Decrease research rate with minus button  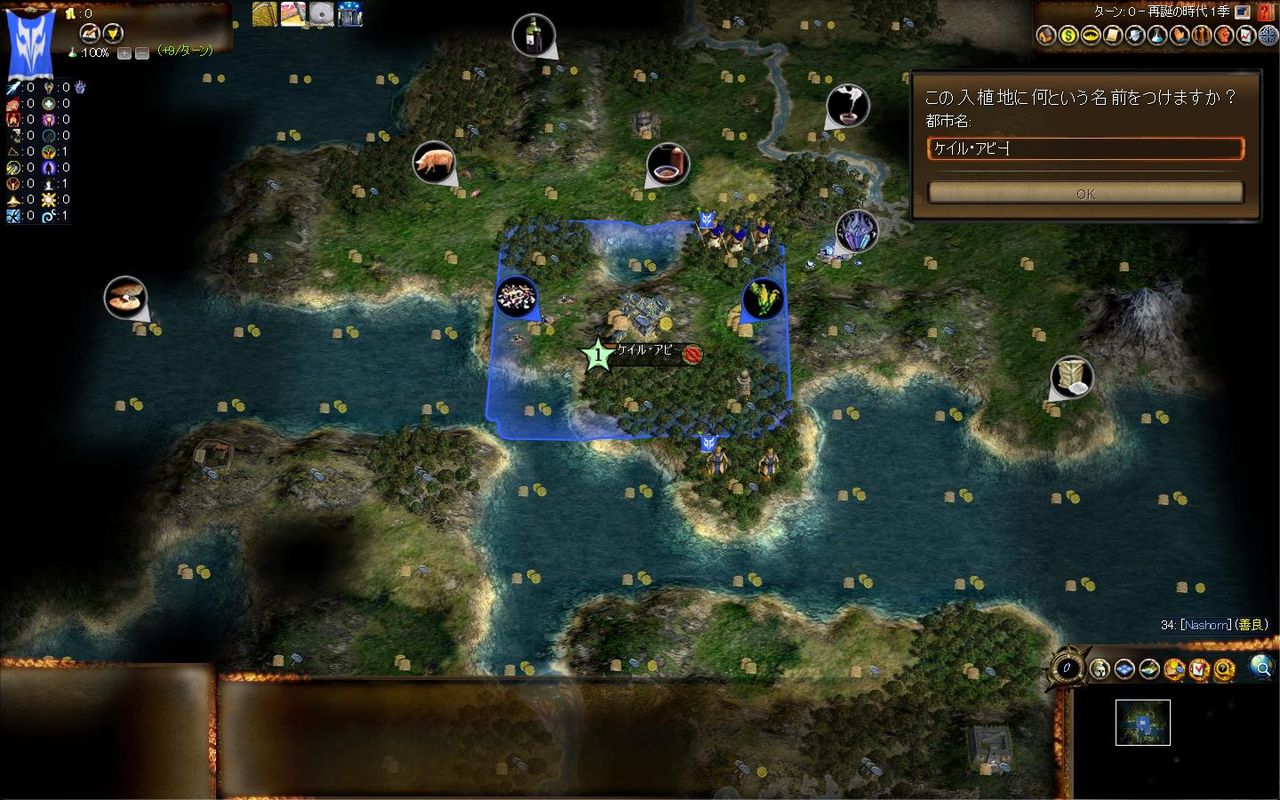pyautogui.click(x=142, y=53)
